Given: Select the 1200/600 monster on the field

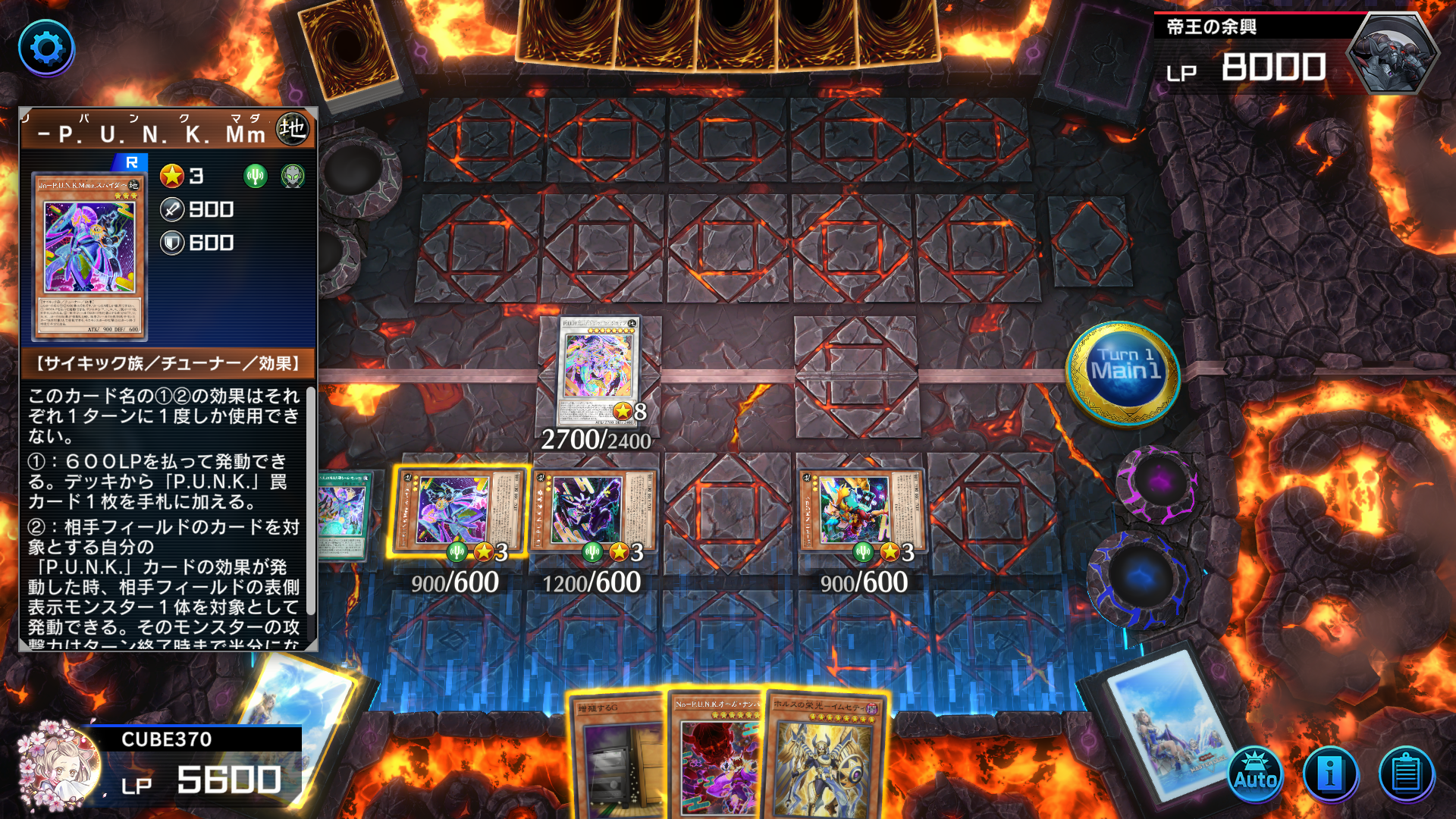Looking at the screenshot, I should pos(593,510).
